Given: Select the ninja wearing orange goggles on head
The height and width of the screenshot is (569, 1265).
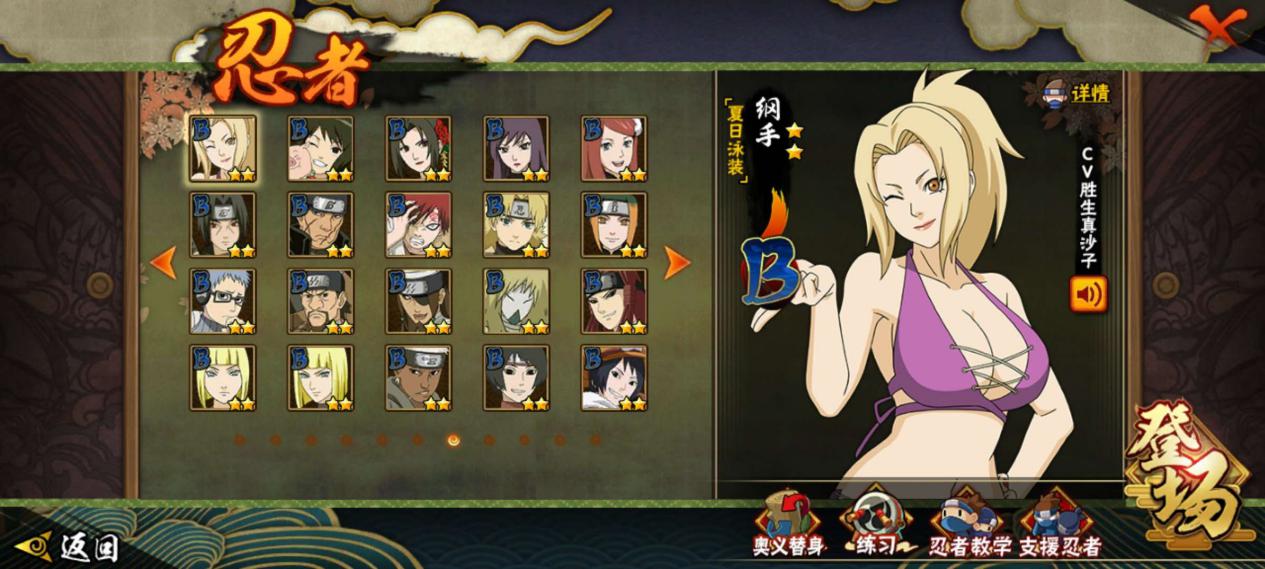Looking at the screenshot, I should click(x=614, y=378).
